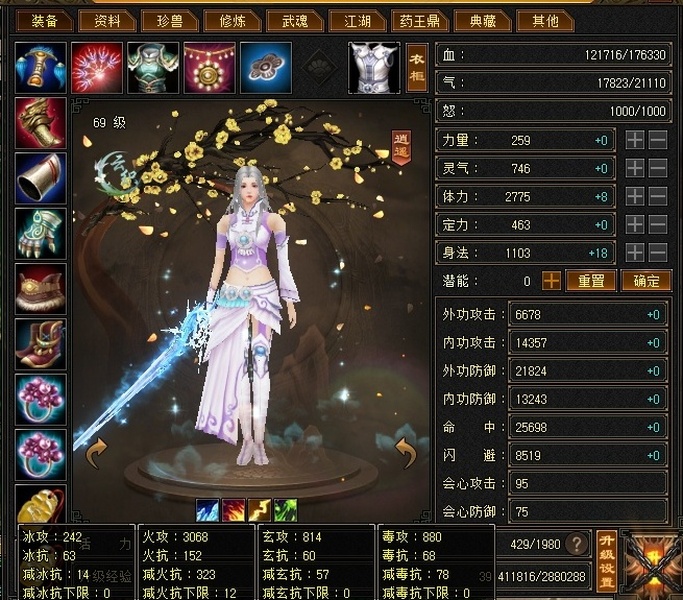This screenshot has height=600, width=683.
Task: Switch to the 装备 tab
Action: 43,20
